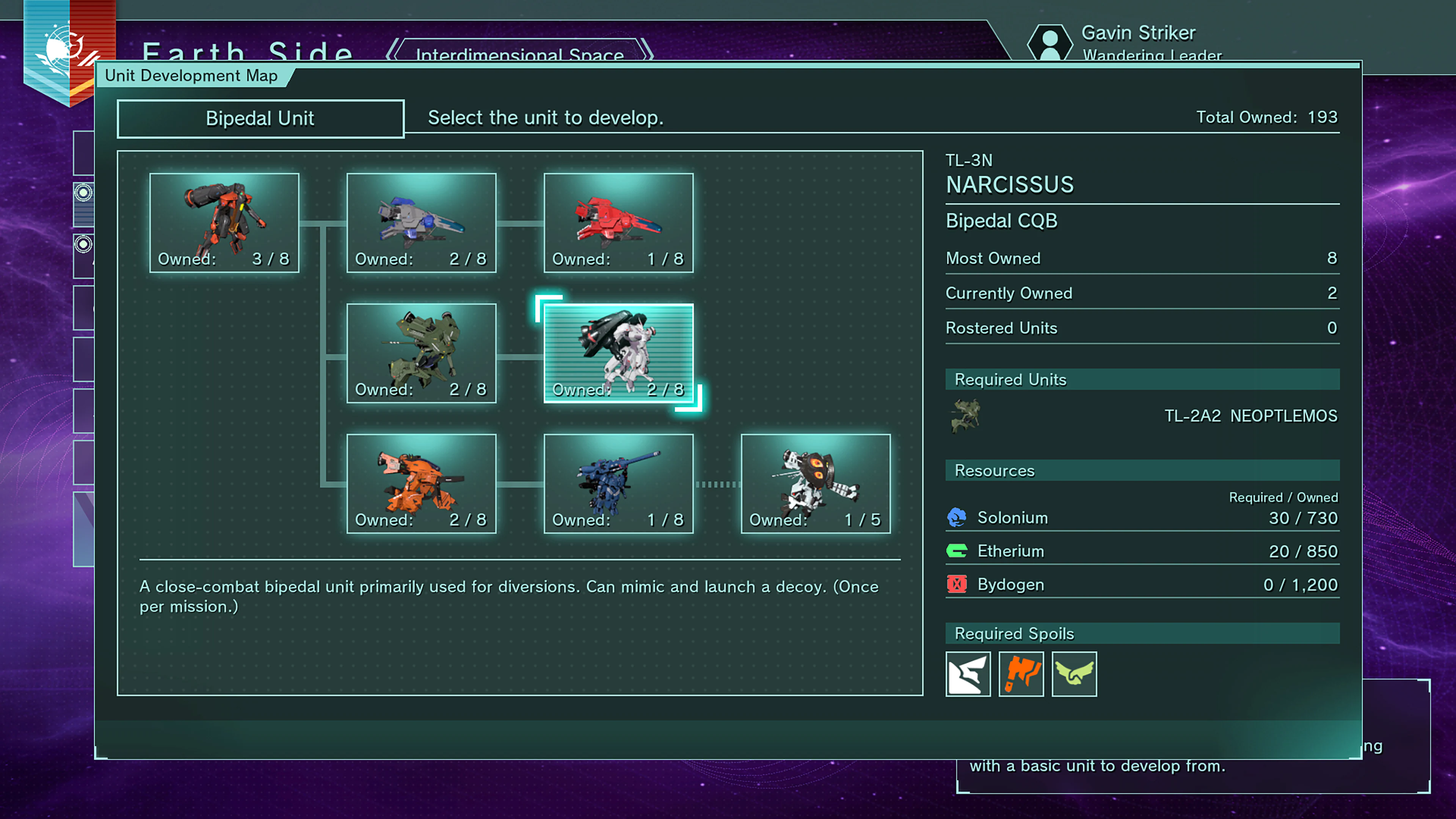The height and width of the screenshot is (819, 1456).
Task: Click the right chevron beside Interdimensional Space
Action: coord(646,51)
